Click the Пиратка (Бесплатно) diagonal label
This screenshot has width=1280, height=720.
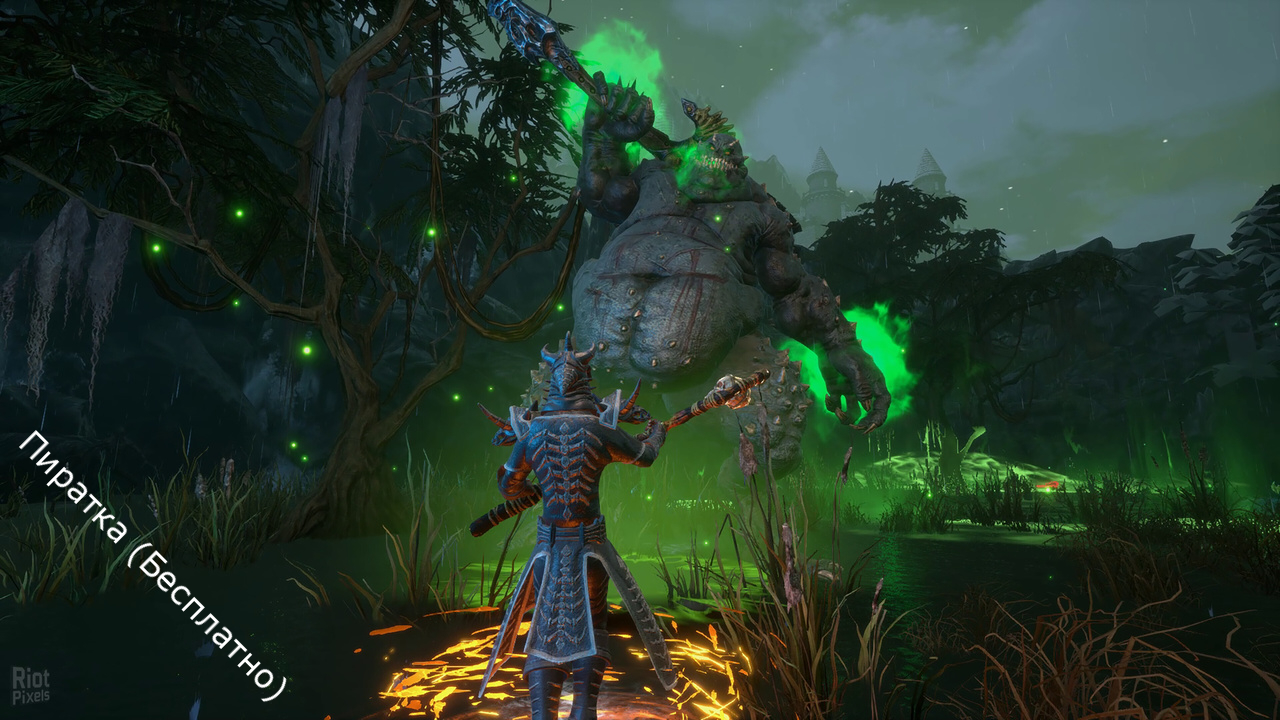pos(153,565)
